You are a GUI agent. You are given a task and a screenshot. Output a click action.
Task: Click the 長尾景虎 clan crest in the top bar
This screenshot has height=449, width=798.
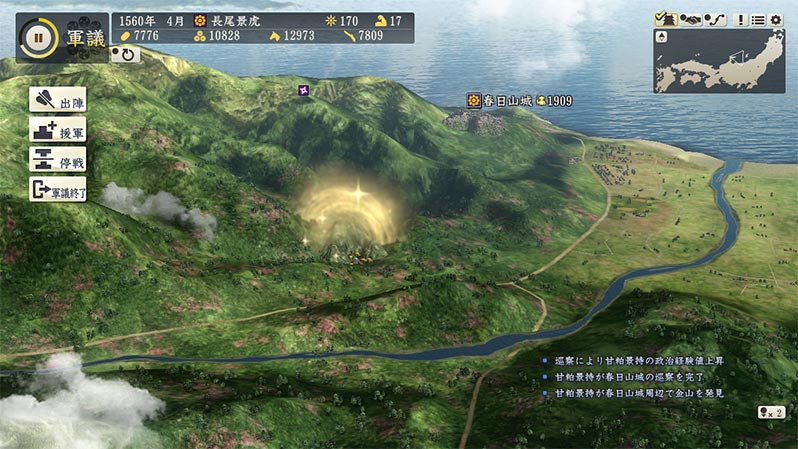pos(201,20)
